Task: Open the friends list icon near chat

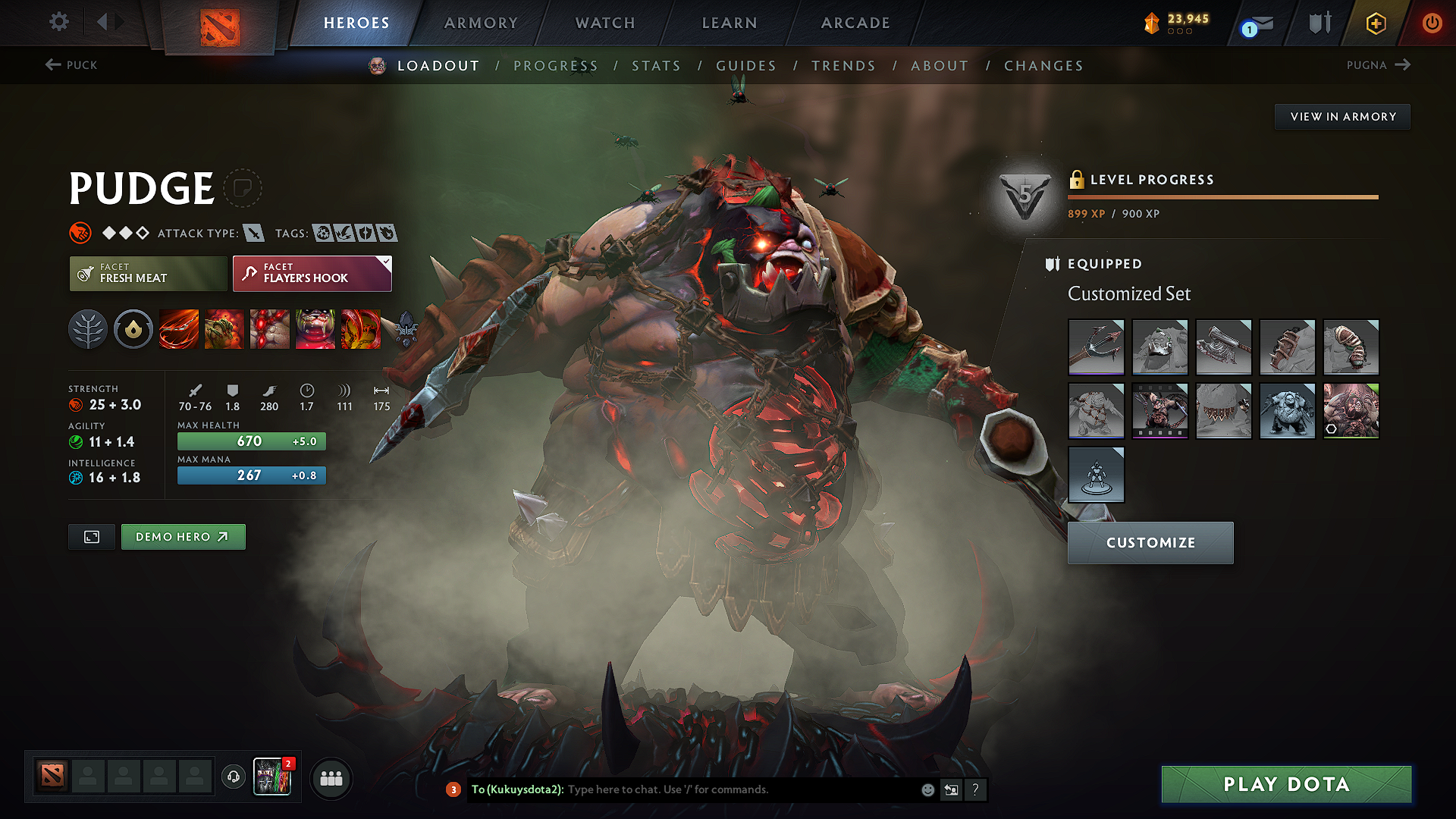Action: 331,778
